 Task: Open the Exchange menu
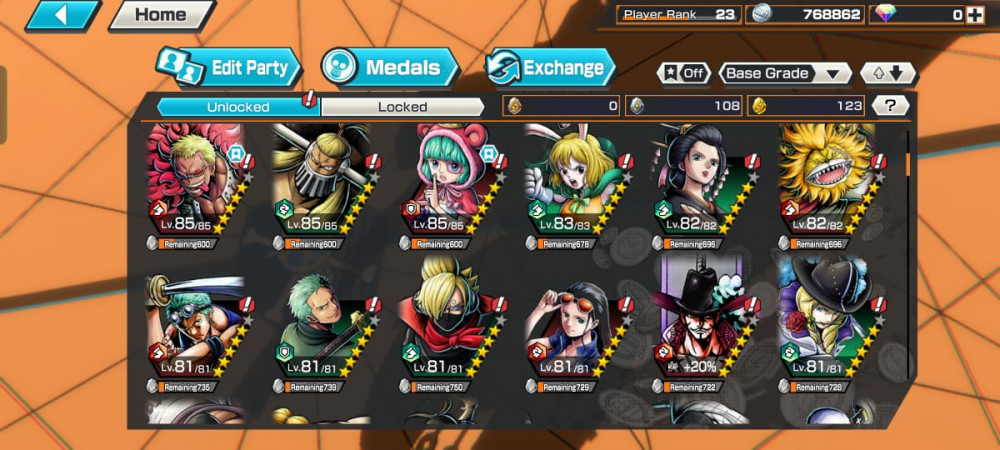coord(550,68)
